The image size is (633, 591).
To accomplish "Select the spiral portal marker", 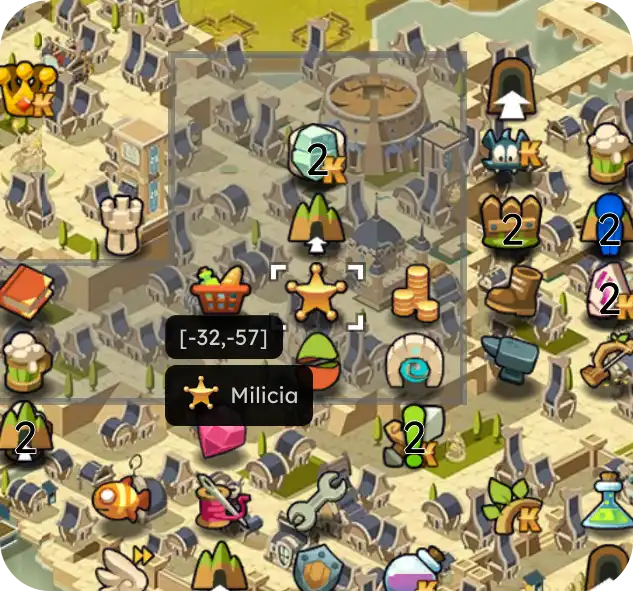I will point(414,360).
